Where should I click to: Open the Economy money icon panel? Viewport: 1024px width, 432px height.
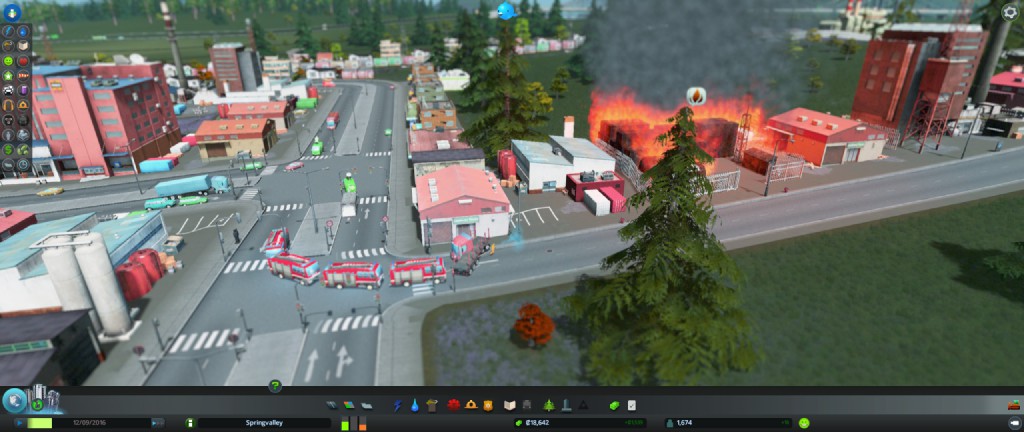tap(614, 405)
